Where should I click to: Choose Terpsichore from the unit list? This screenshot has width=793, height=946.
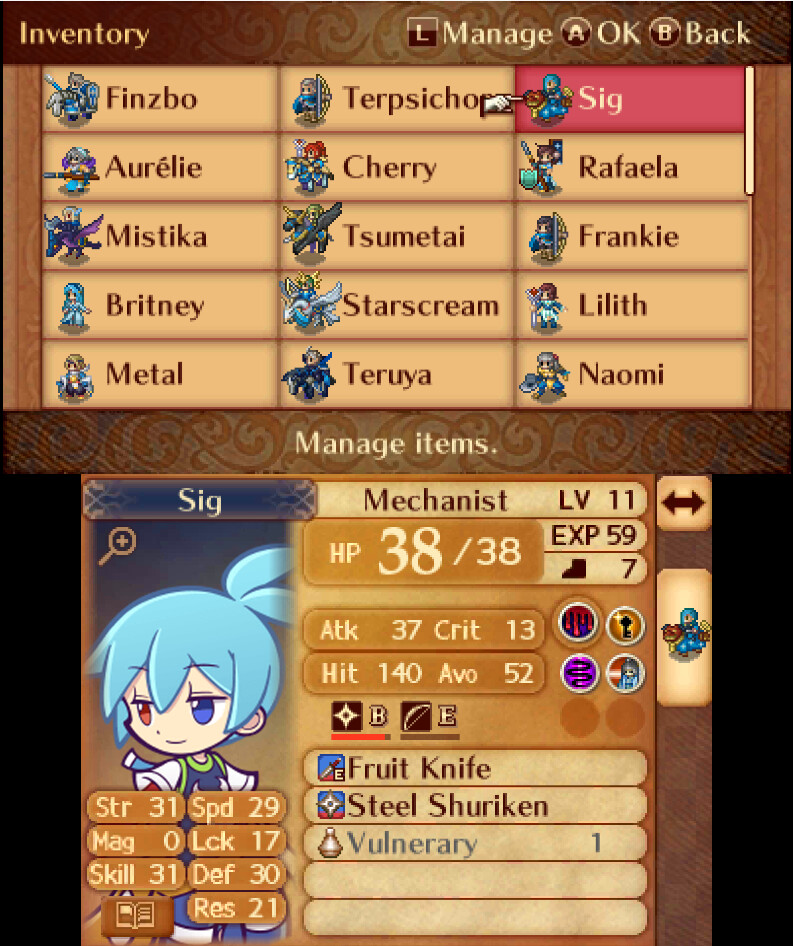coord(397,99)
